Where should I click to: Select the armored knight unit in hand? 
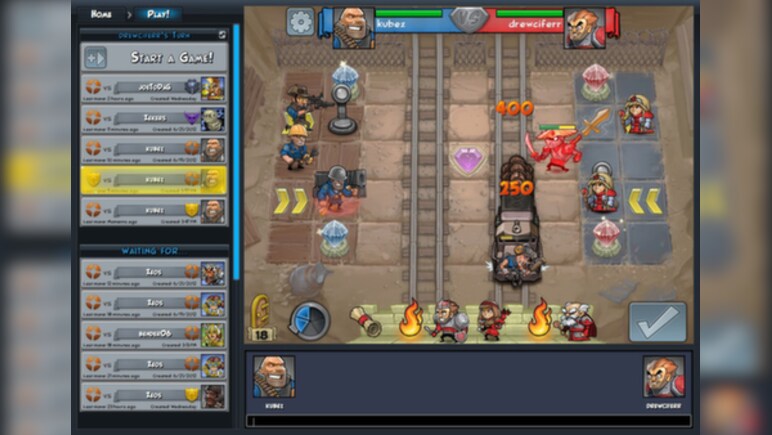coord(446,321)
